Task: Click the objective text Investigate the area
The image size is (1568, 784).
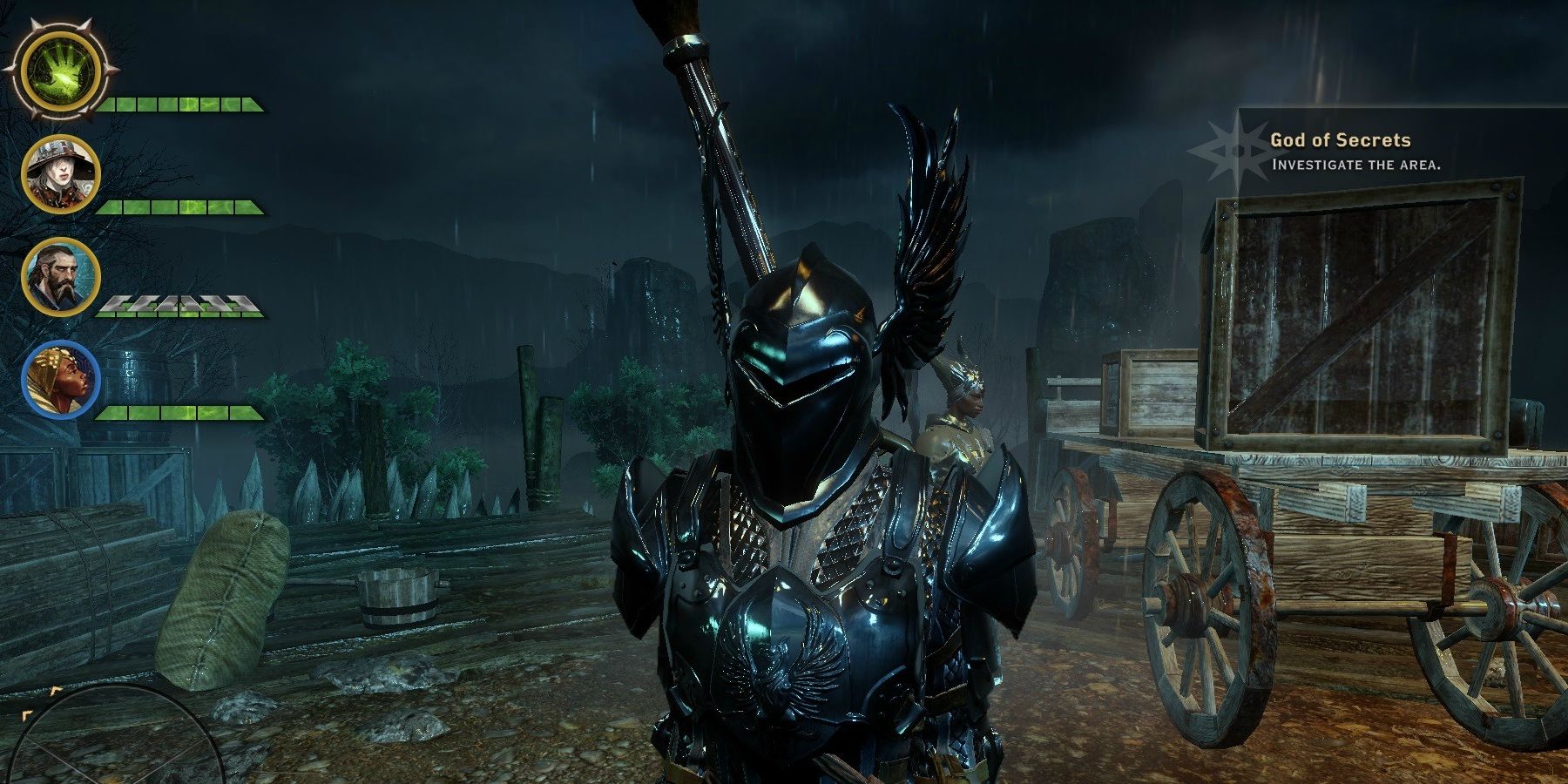Action: [1356, 164]
